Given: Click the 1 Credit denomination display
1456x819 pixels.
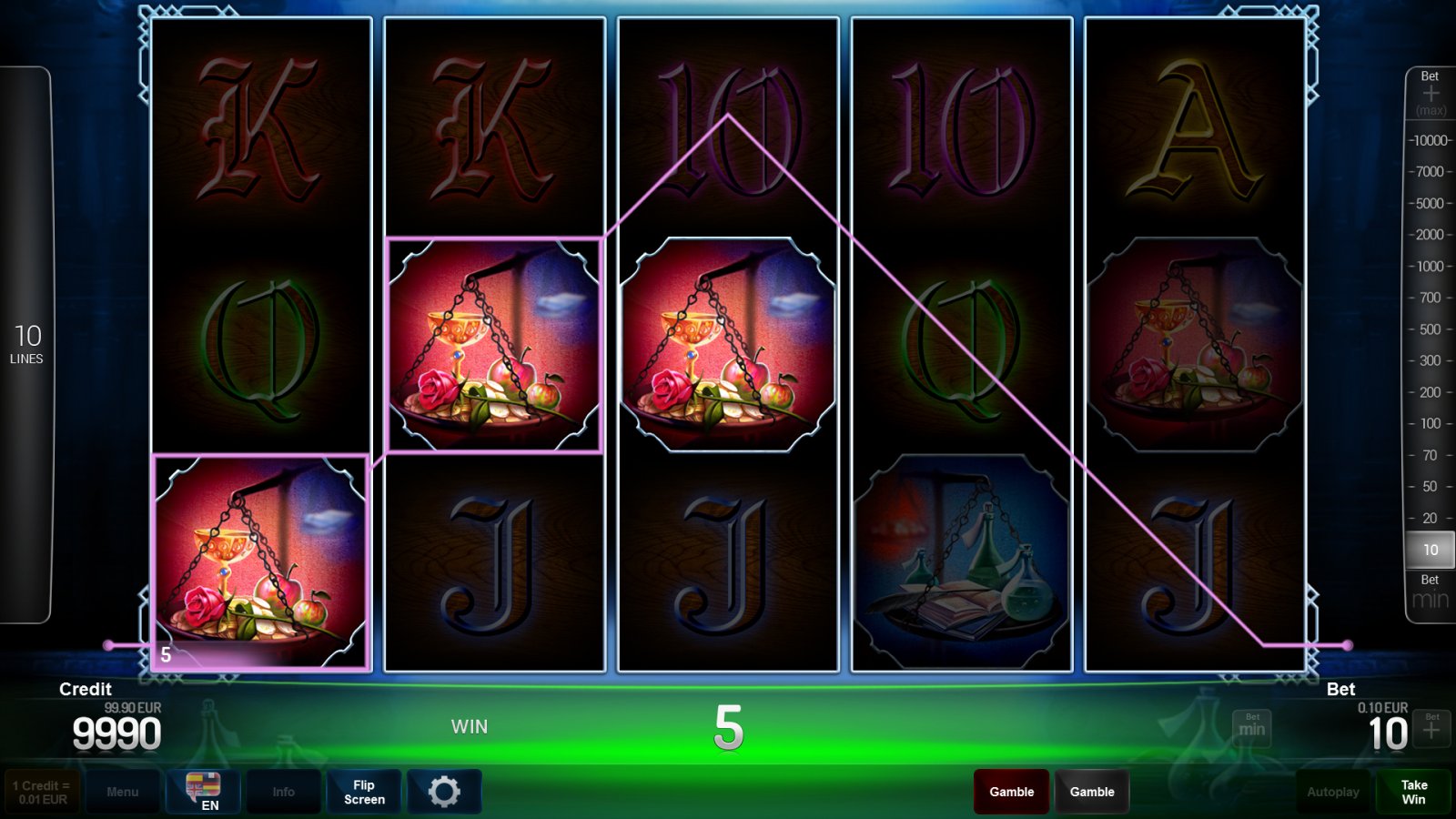Looking at the screenshot, I should click(42, 791).
